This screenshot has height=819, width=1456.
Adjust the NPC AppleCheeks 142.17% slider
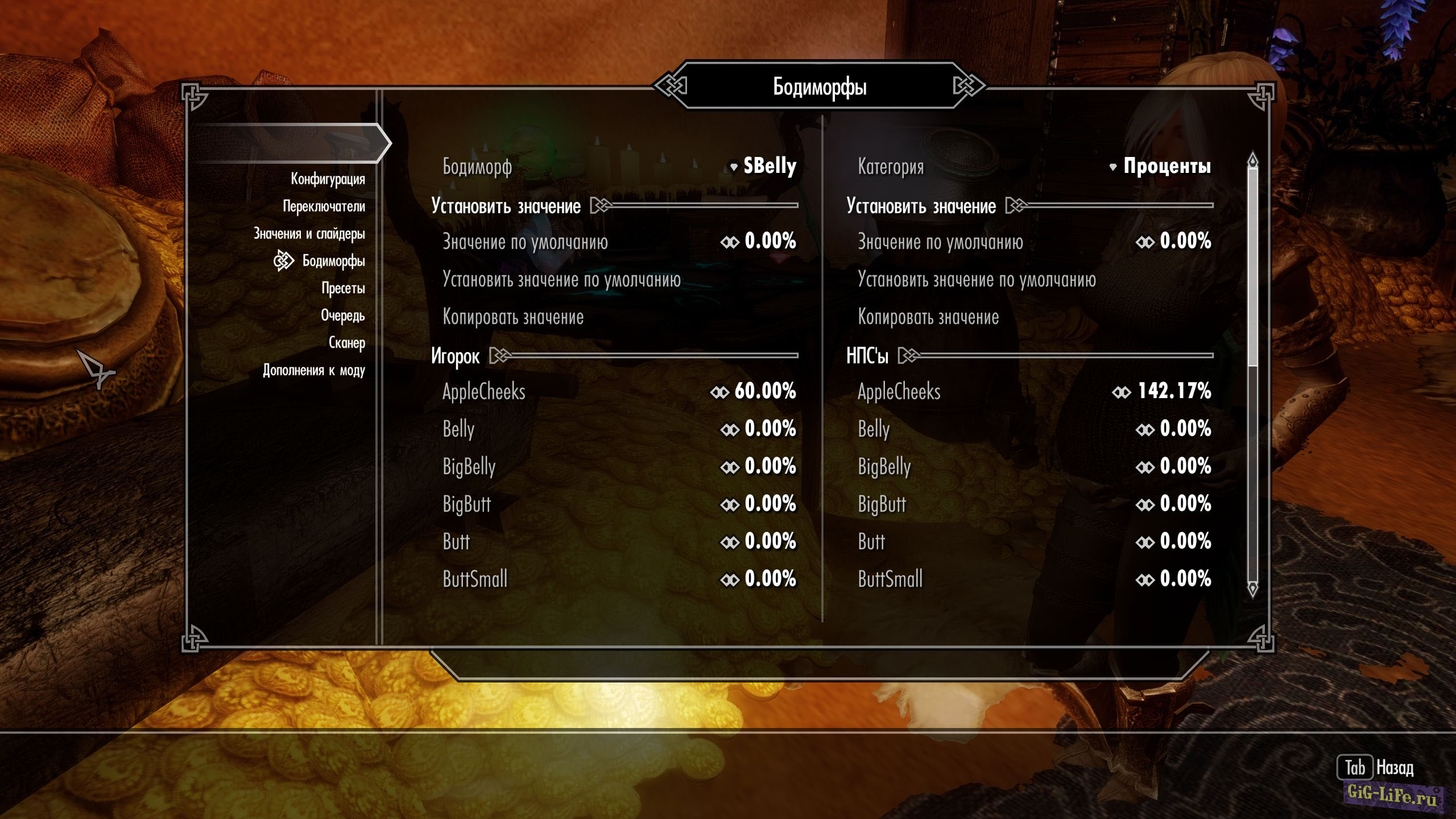(1162, 391)
